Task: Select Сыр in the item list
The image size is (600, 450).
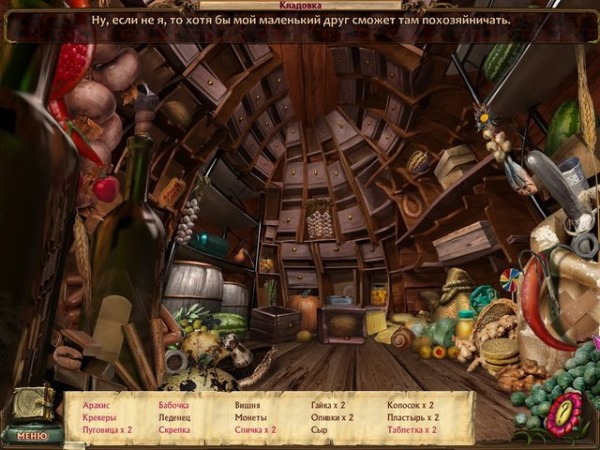Action: (318, 429)
